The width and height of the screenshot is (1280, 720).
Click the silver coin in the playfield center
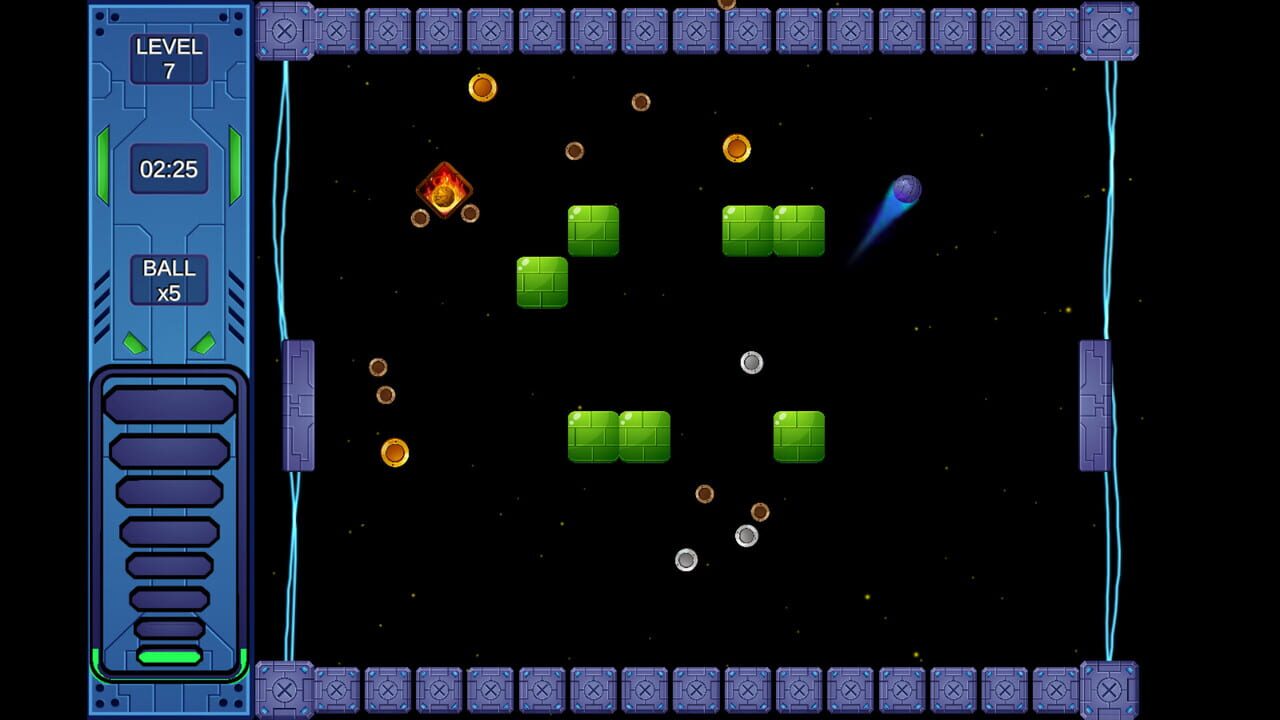750,362
